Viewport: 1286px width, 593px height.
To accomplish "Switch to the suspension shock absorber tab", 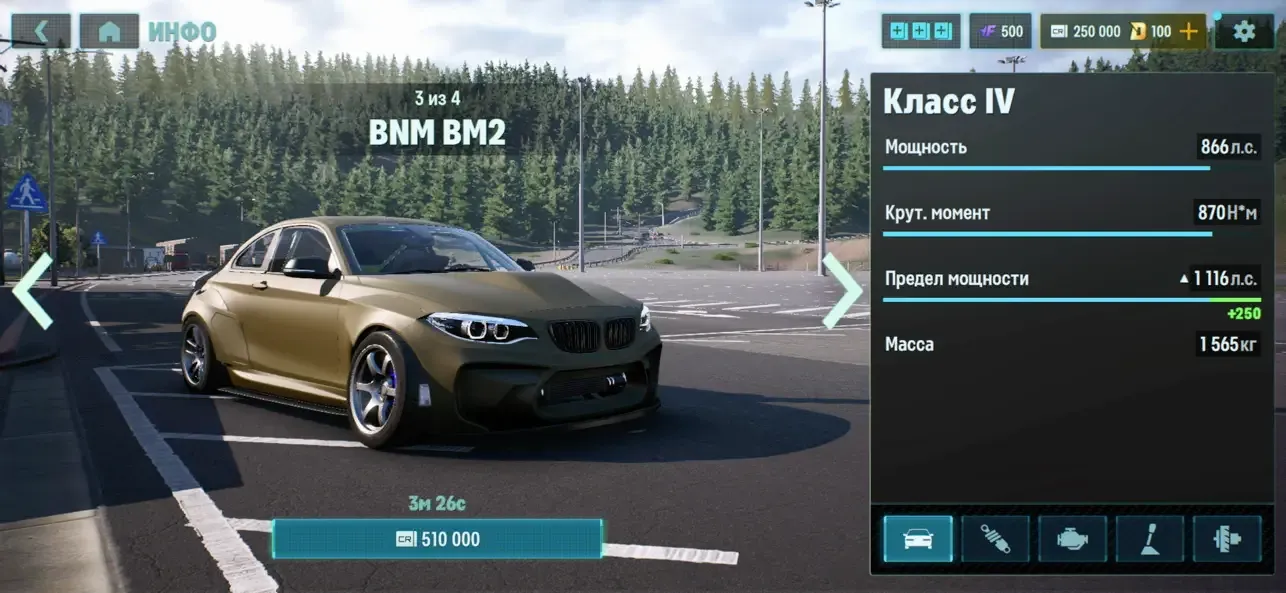I will [x=995, y=539].
